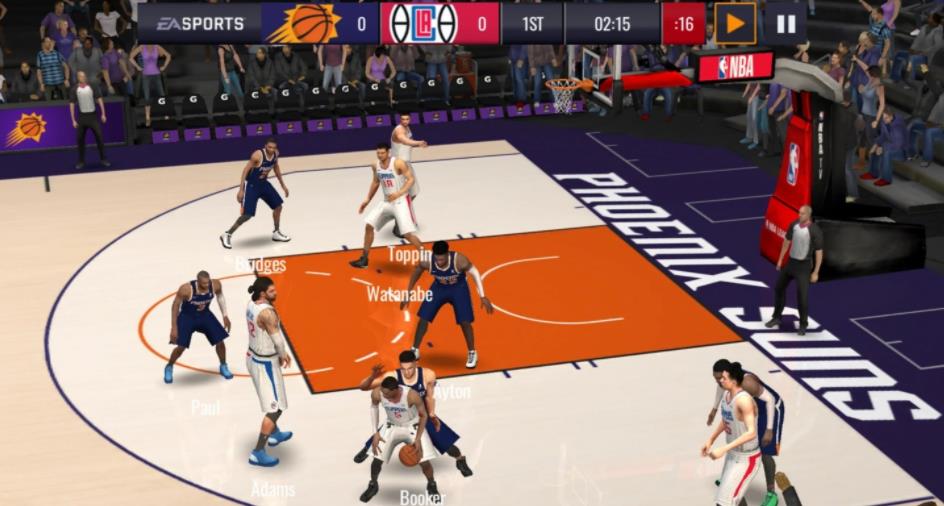Tap the orange play arrow button
The image size is (944, 506).
tap(735, 23)
